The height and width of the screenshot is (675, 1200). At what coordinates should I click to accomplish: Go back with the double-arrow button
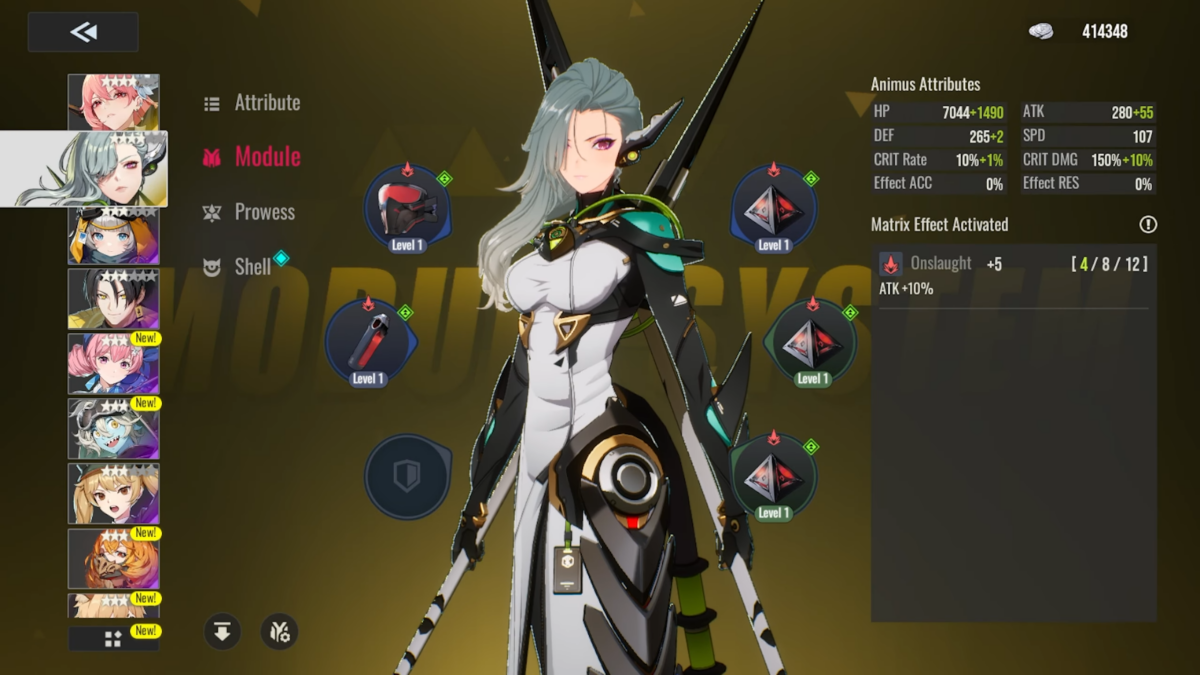point(83,32)
